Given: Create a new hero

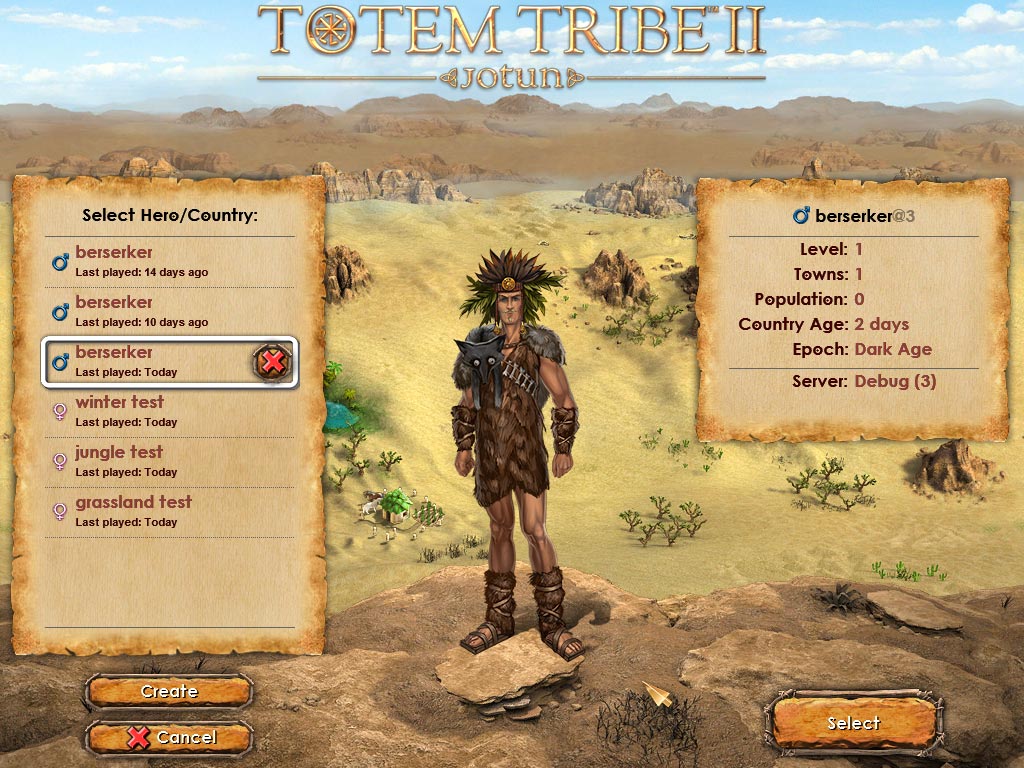Looking at the screenshot, I should point(169,691).
